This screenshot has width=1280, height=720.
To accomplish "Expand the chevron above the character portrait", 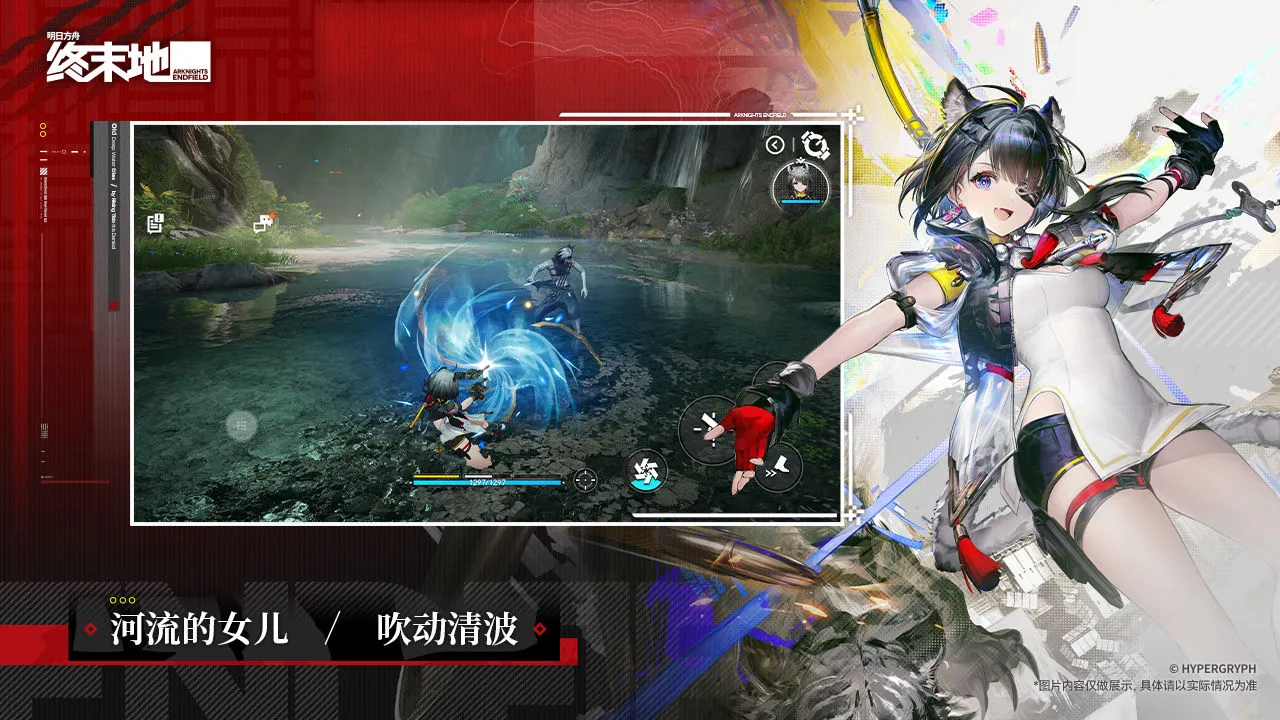I will [800, 158].
